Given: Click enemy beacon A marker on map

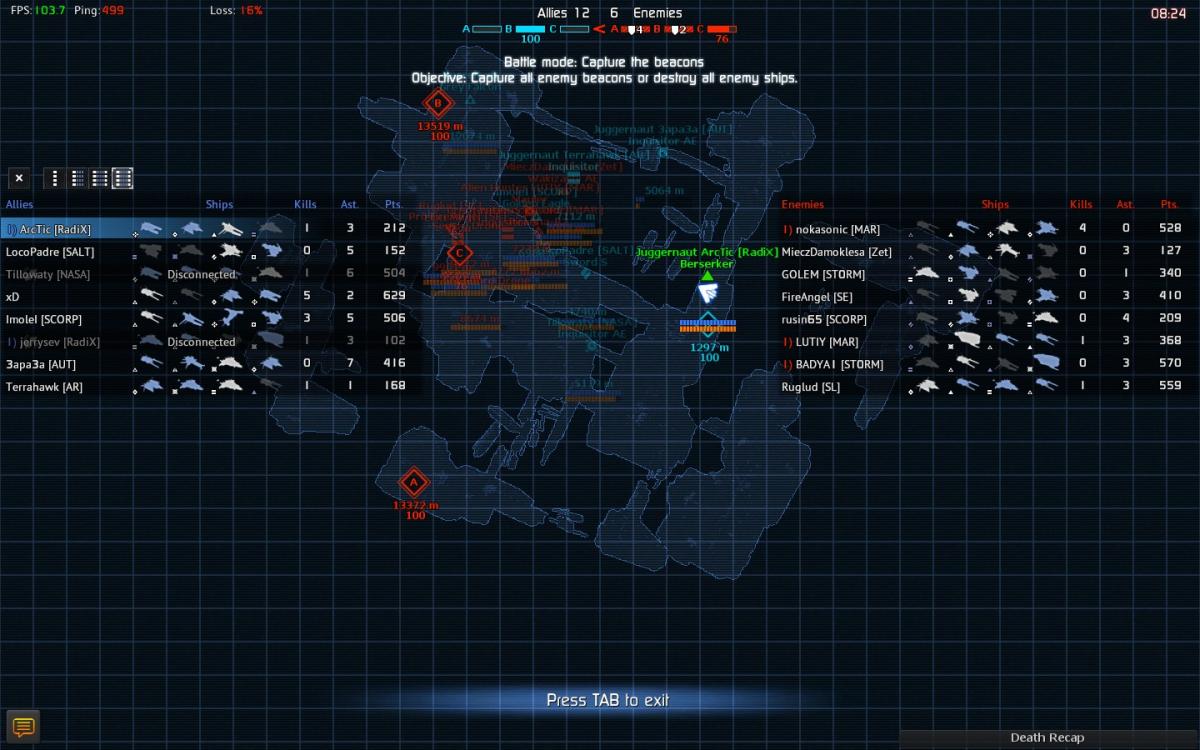Looking at the screenshot, I should 414,484.
